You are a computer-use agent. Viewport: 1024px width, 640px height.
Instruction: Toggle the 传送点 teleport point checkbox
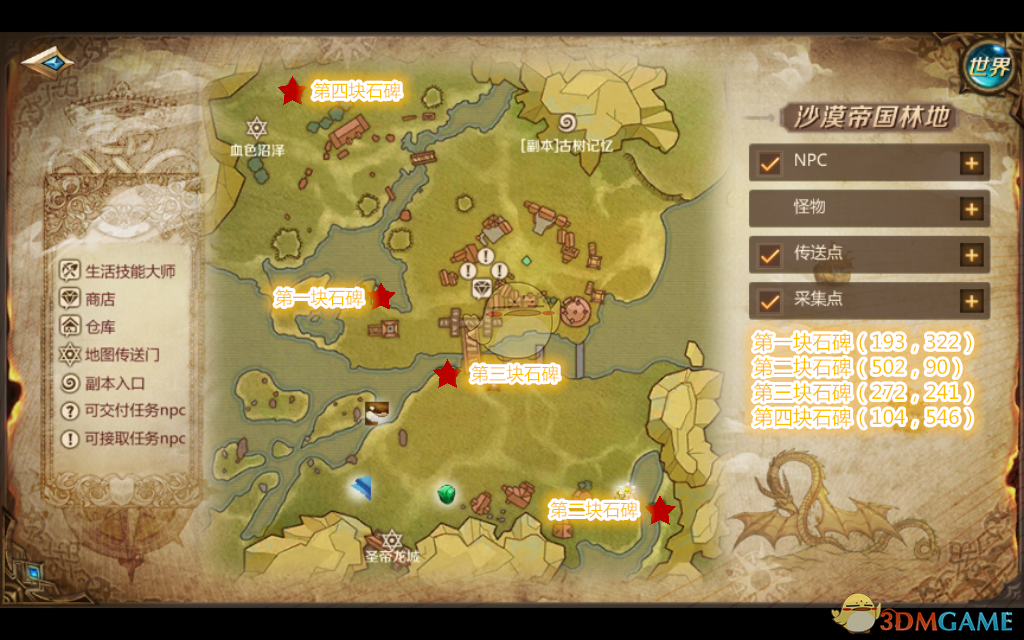[769, 254]
